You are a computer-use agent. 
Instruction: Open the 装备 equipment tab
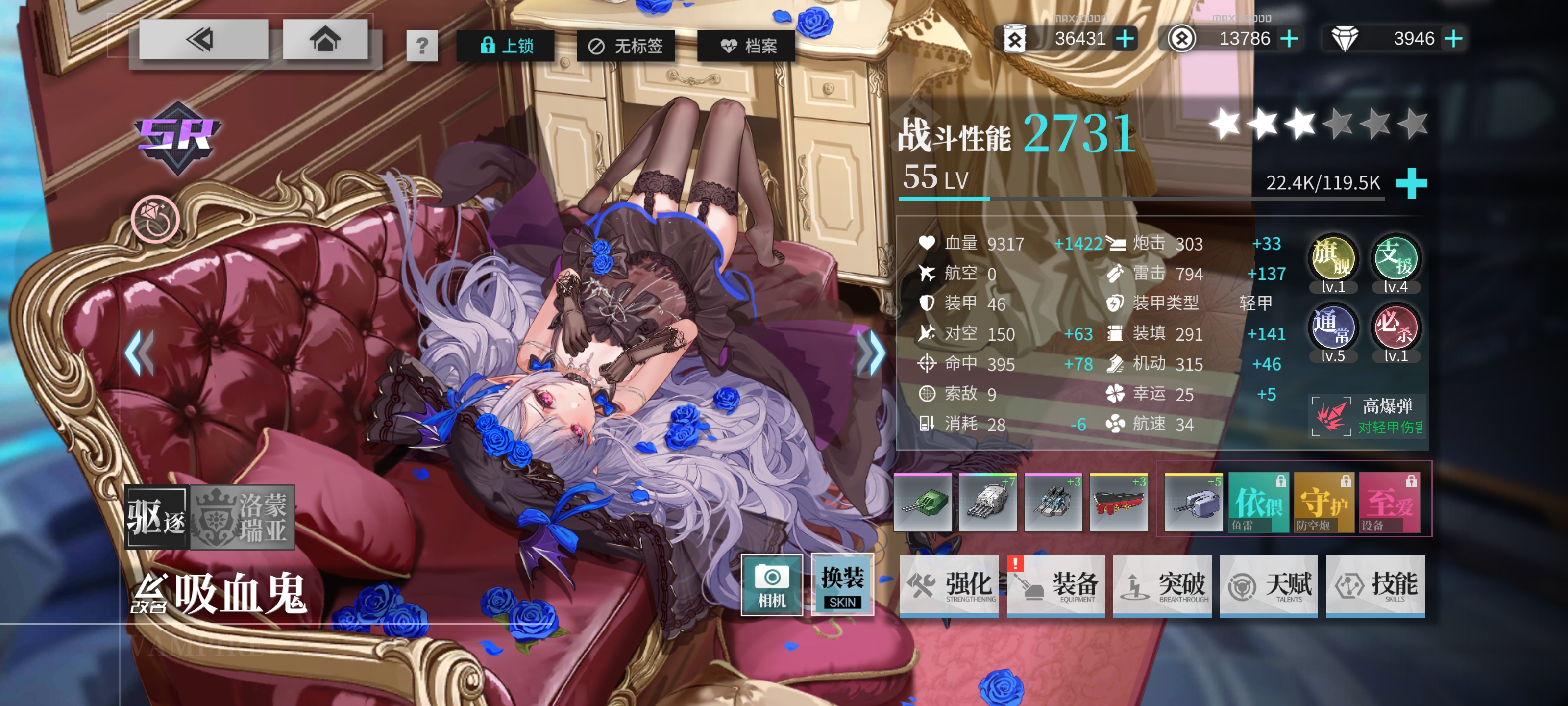pyautogui.click(x=1056, y=586)
